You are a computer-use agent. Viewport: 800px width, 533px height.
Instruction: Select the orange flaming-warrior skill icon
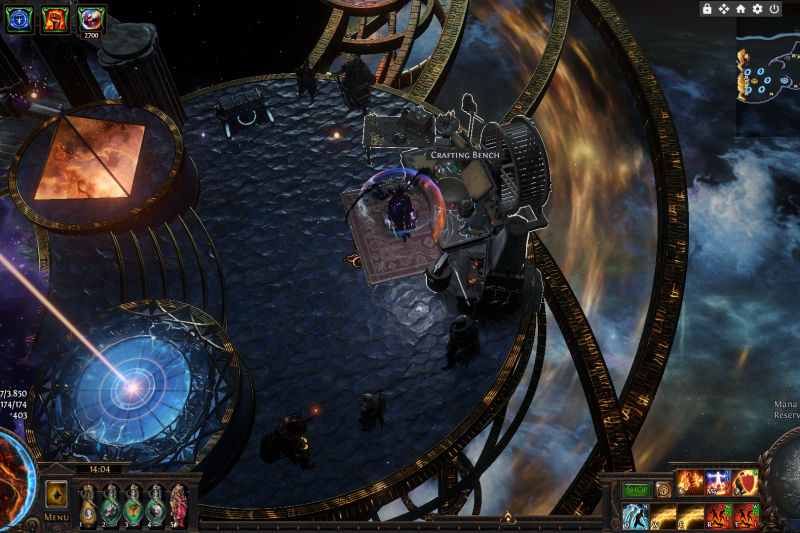pos(691,484)
